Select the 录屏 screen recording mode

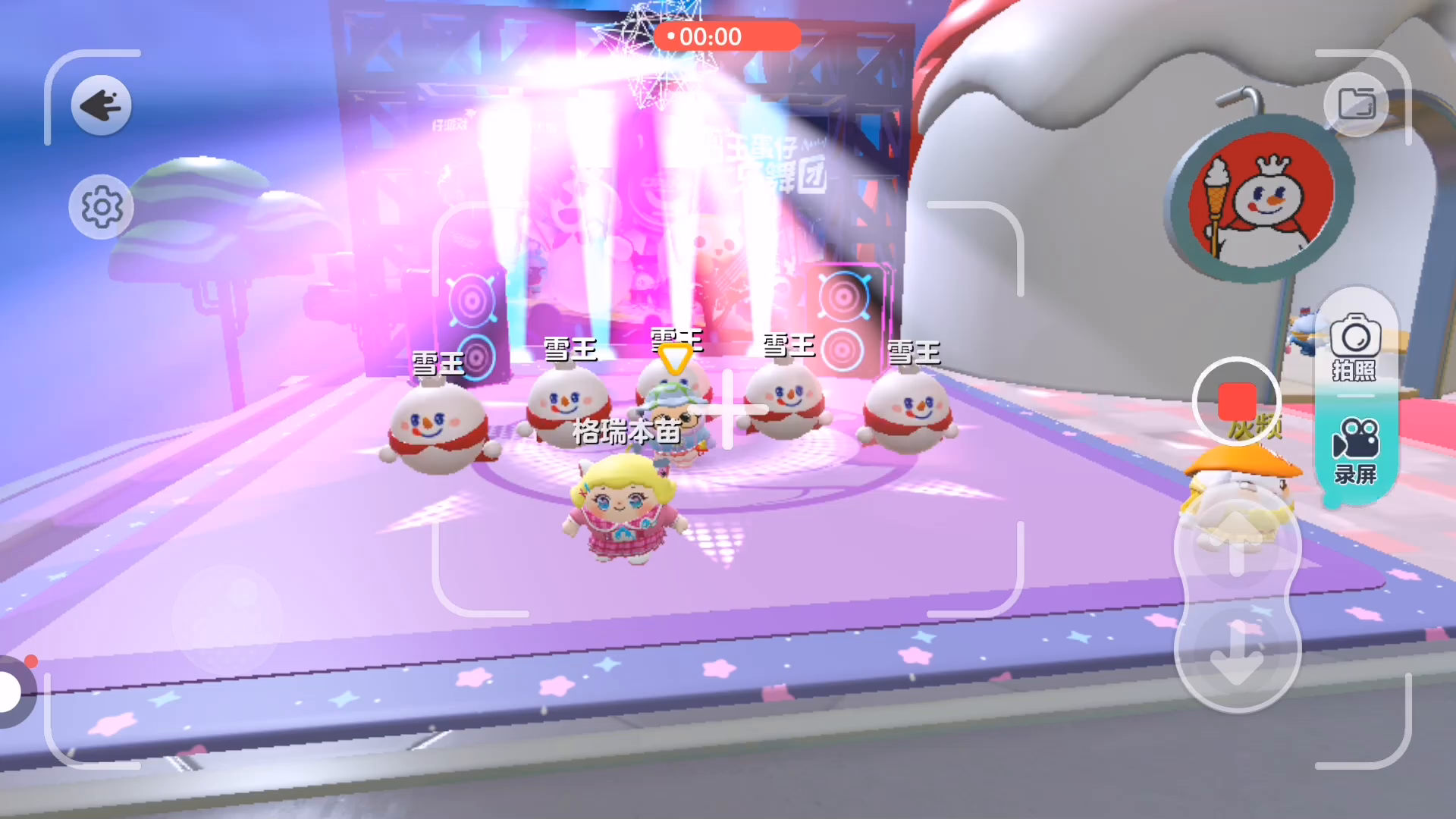click(x=1355, y=451)
